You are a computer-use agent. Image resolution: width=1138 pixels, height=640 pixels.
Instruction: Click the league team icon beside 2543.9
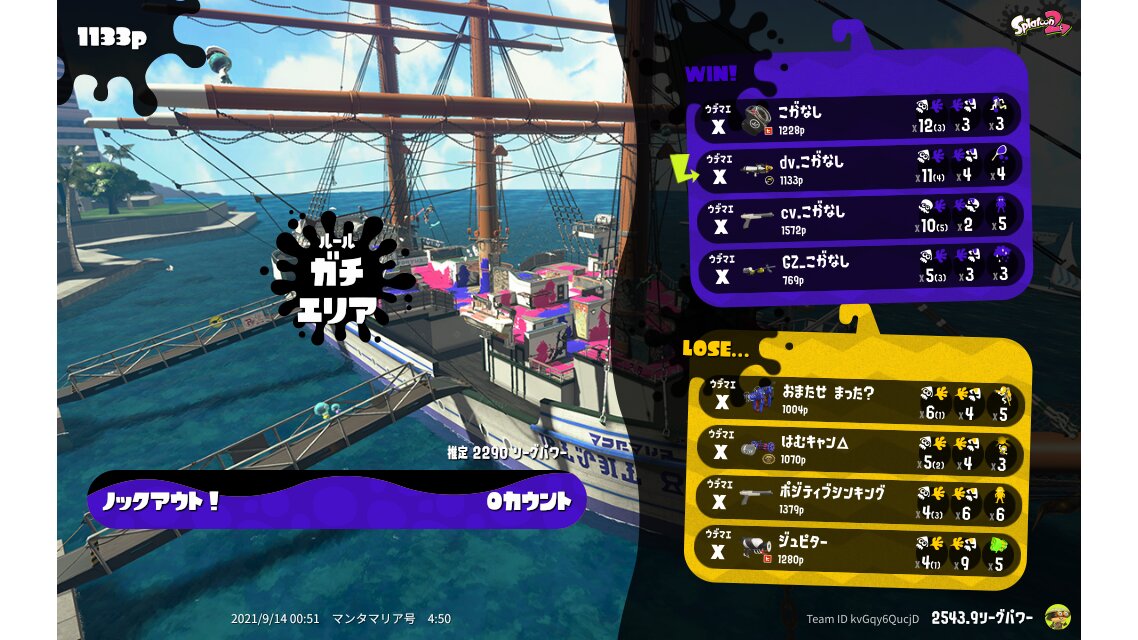[x=1057, y=617]
